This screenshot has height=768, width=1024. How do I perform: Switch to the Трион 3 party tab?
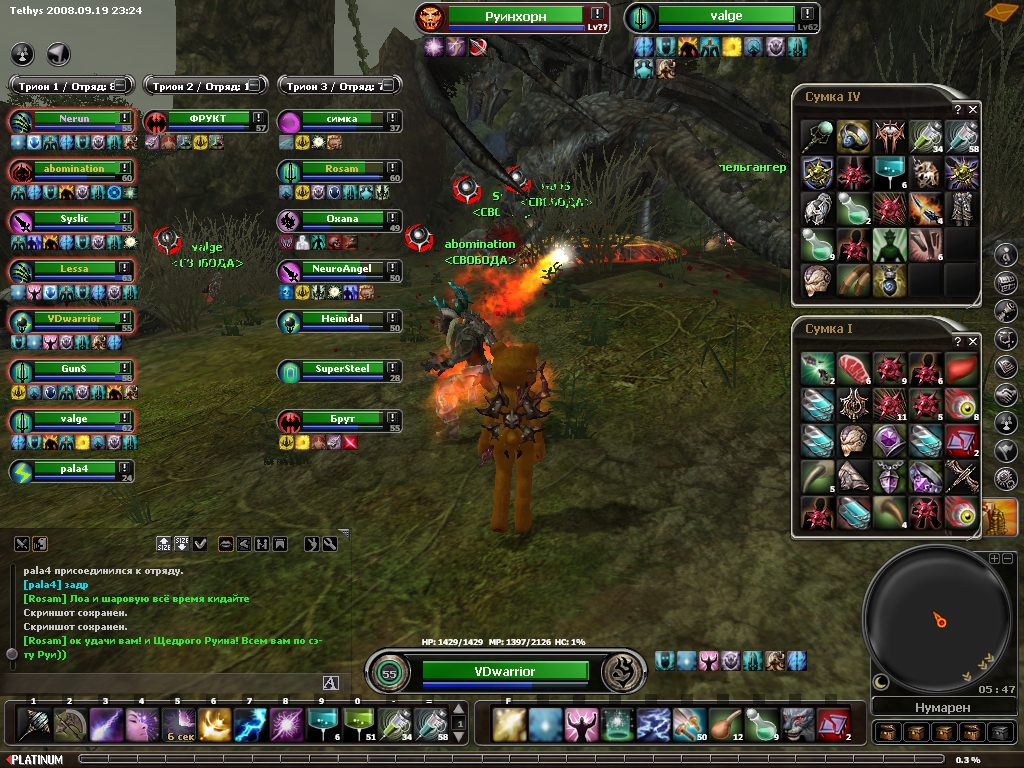point(338,86)
